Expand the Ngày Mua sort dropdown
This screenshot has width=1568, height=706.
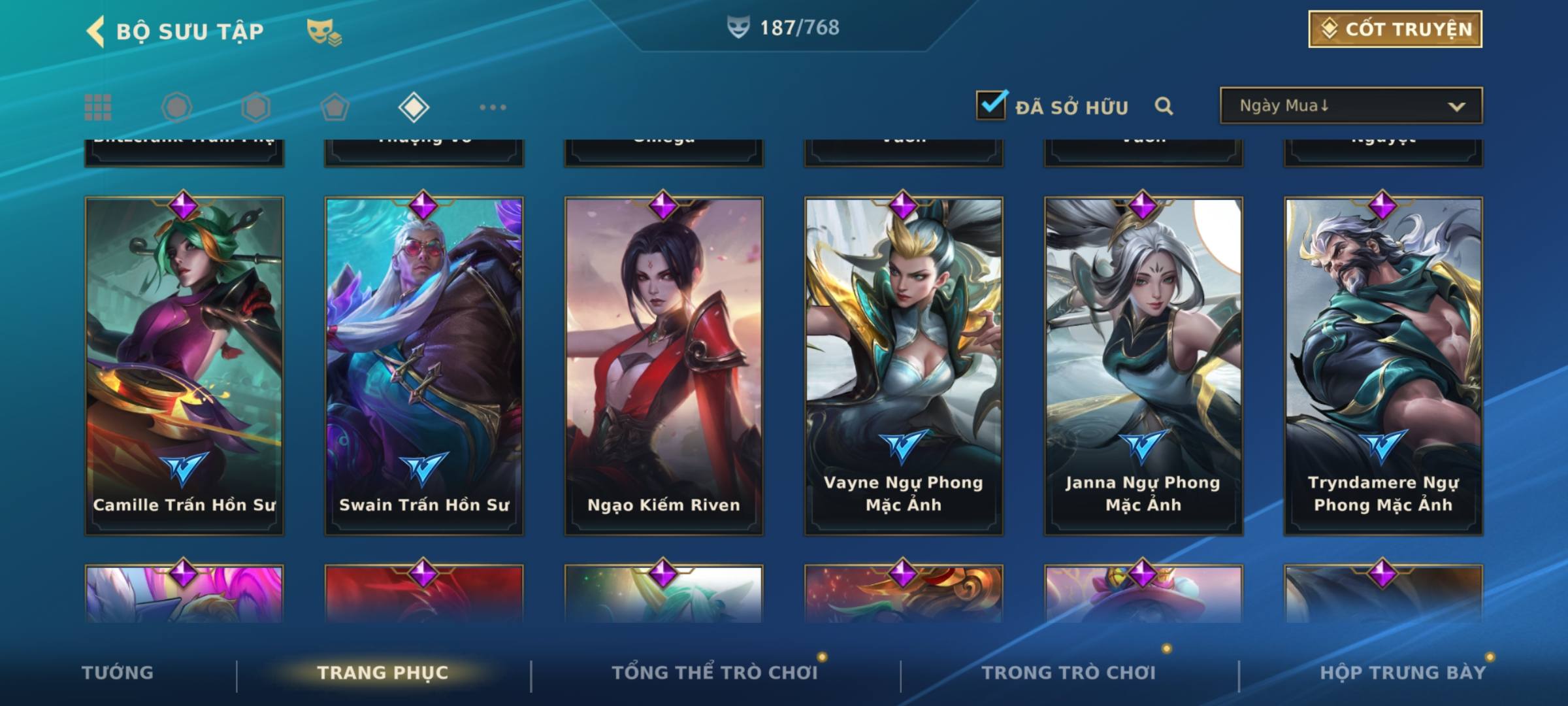(1350, 106)
